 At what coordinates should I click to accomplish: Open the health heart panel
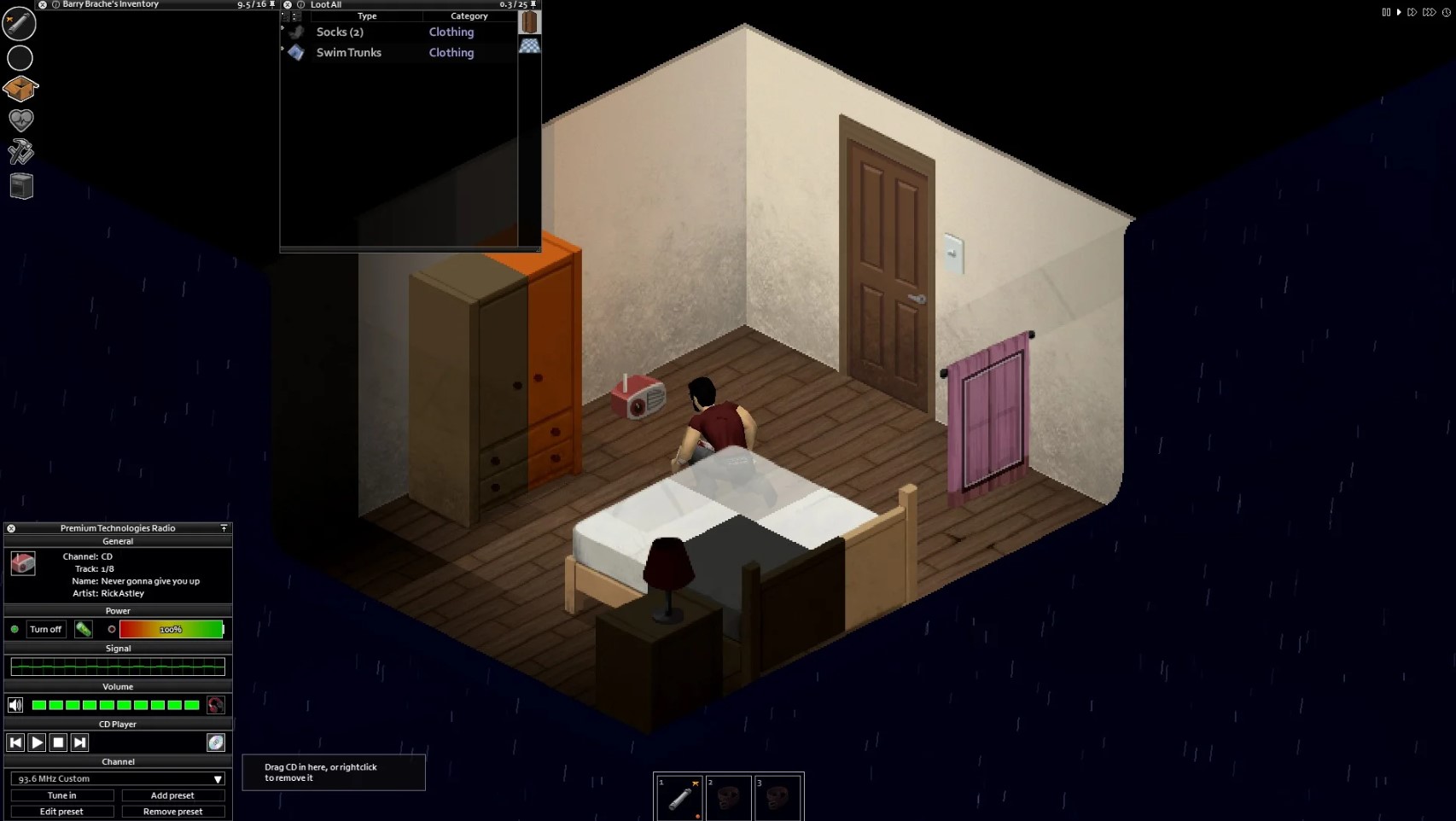pyautogui.click(x=20, y=120)
